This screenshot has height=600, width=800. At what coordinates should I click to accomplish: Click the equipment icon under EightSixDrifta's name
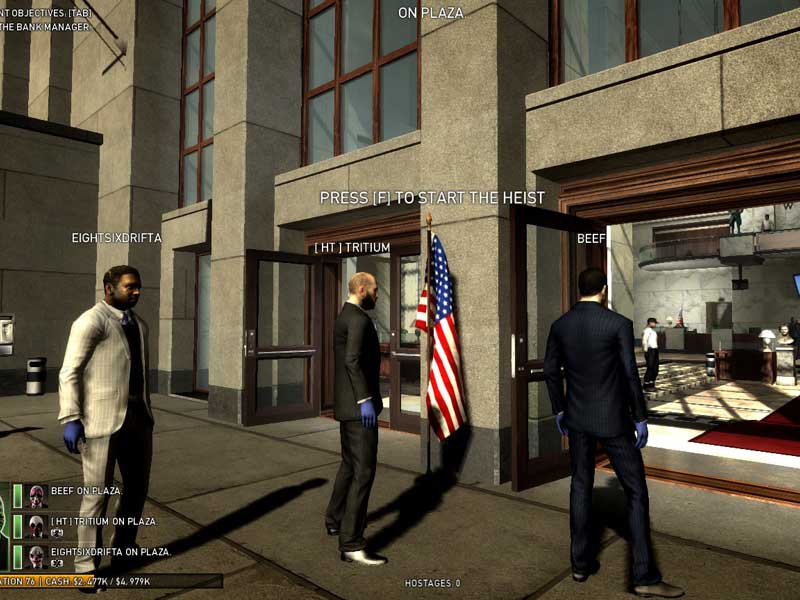[x=57, y=564]
